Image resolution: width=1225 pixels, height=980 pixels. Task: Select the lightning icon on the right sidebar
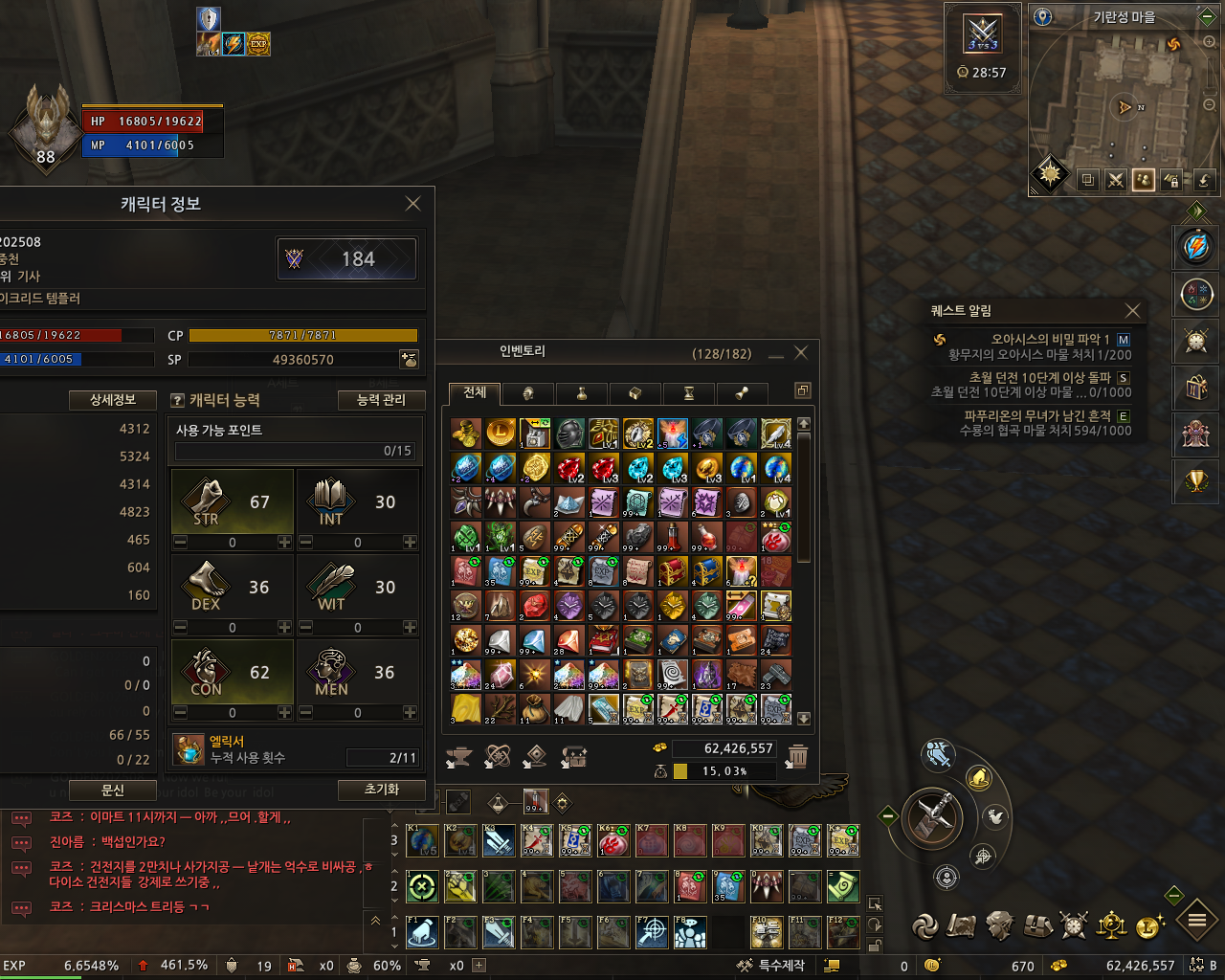(1195, 247)
